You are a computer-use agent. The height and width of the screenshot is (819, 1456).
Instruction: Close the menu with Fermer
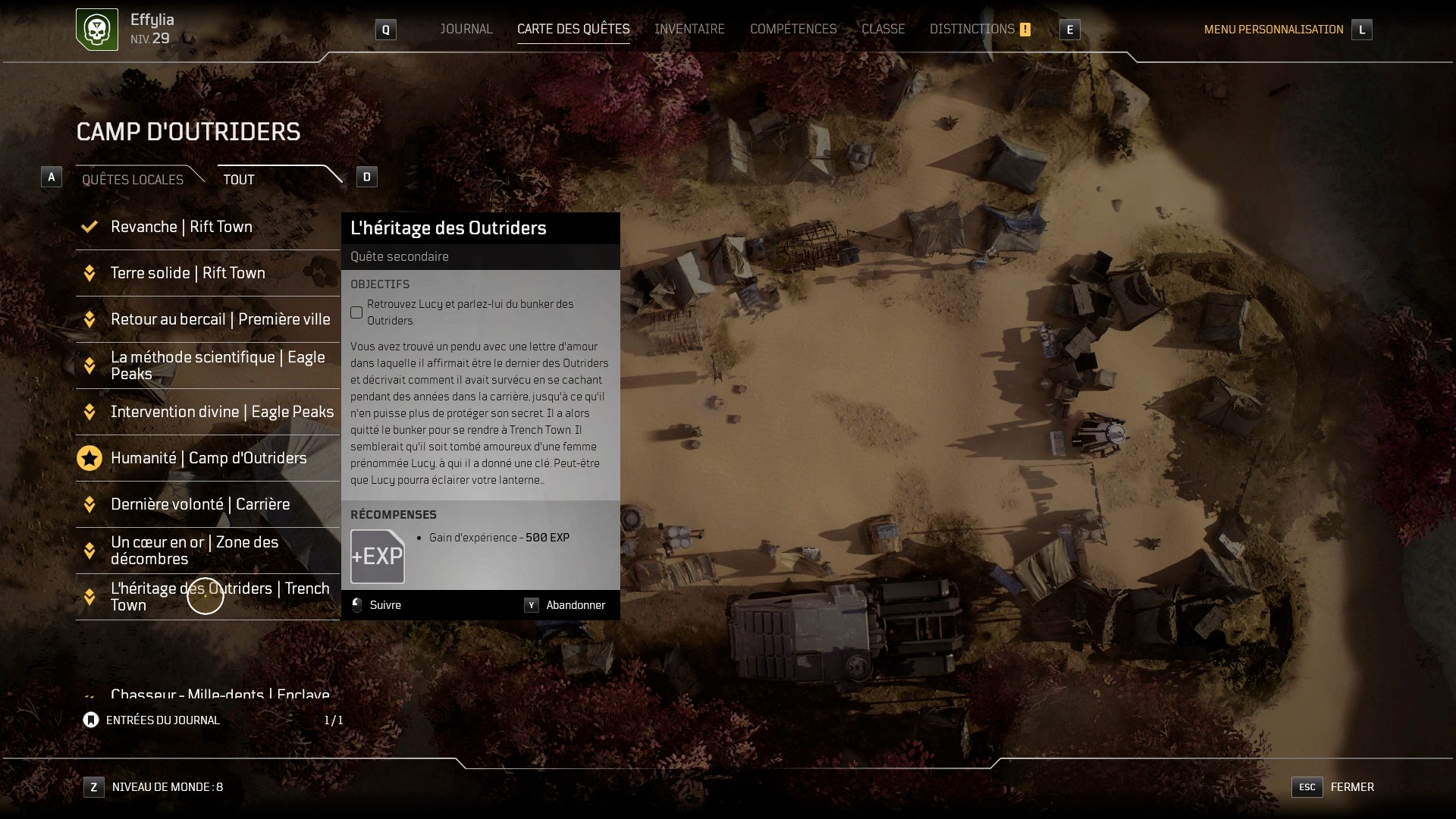coord(1351,787)
